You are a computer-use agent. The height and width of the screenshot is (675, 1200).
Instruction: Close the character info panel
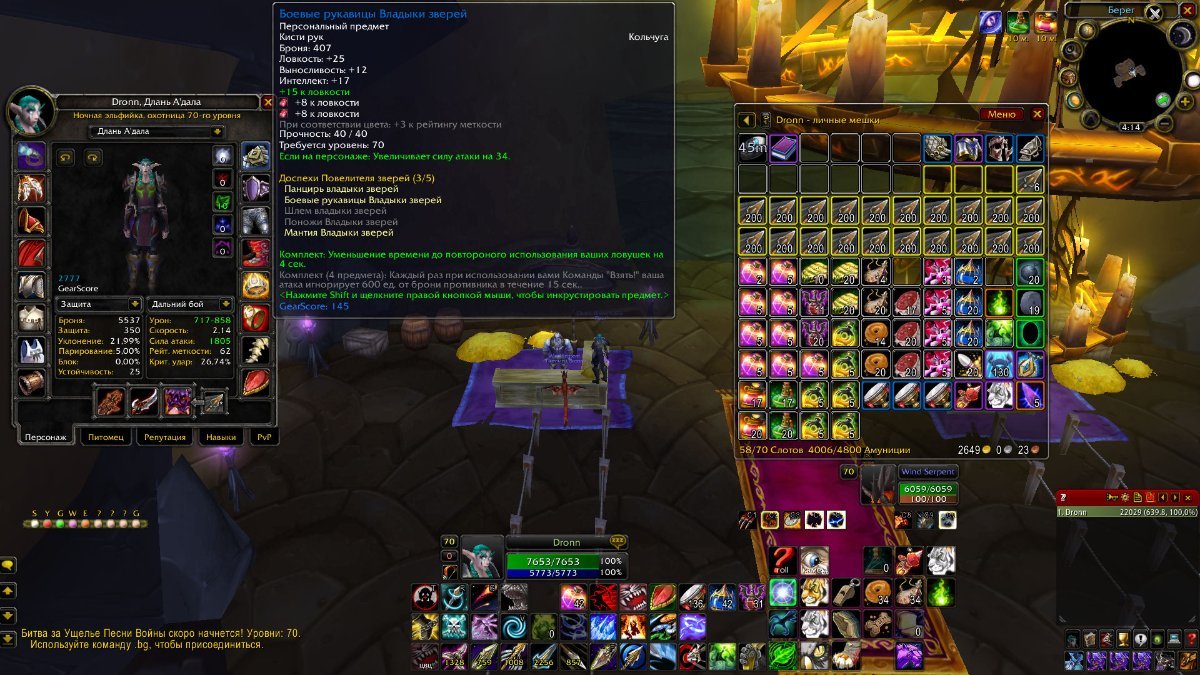267,102
